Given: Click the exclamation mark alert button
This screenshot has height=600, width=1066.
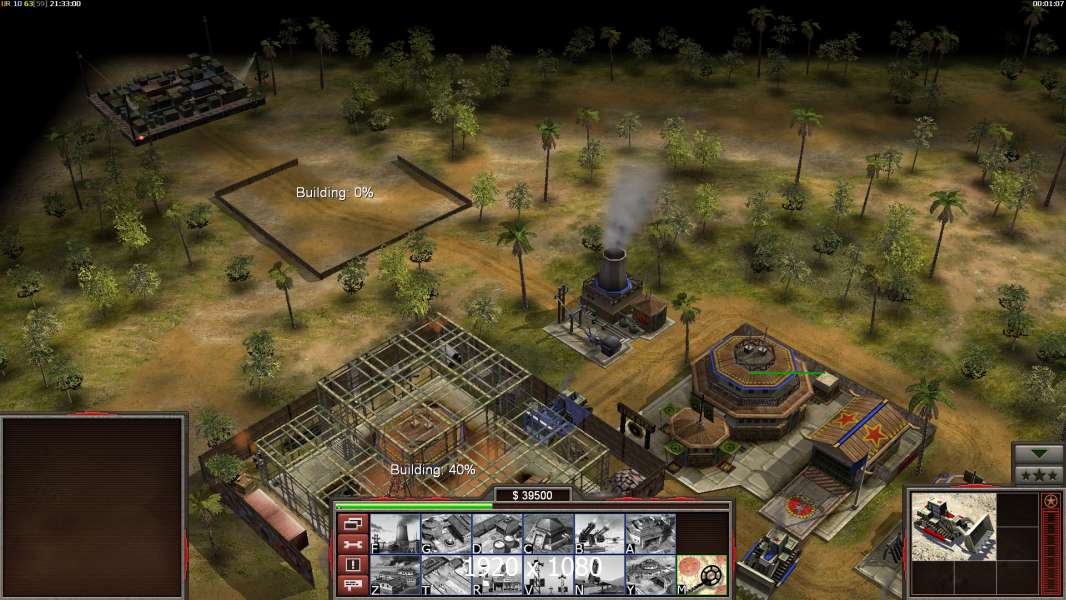Looking at the screenshot, I should point(352,565).
